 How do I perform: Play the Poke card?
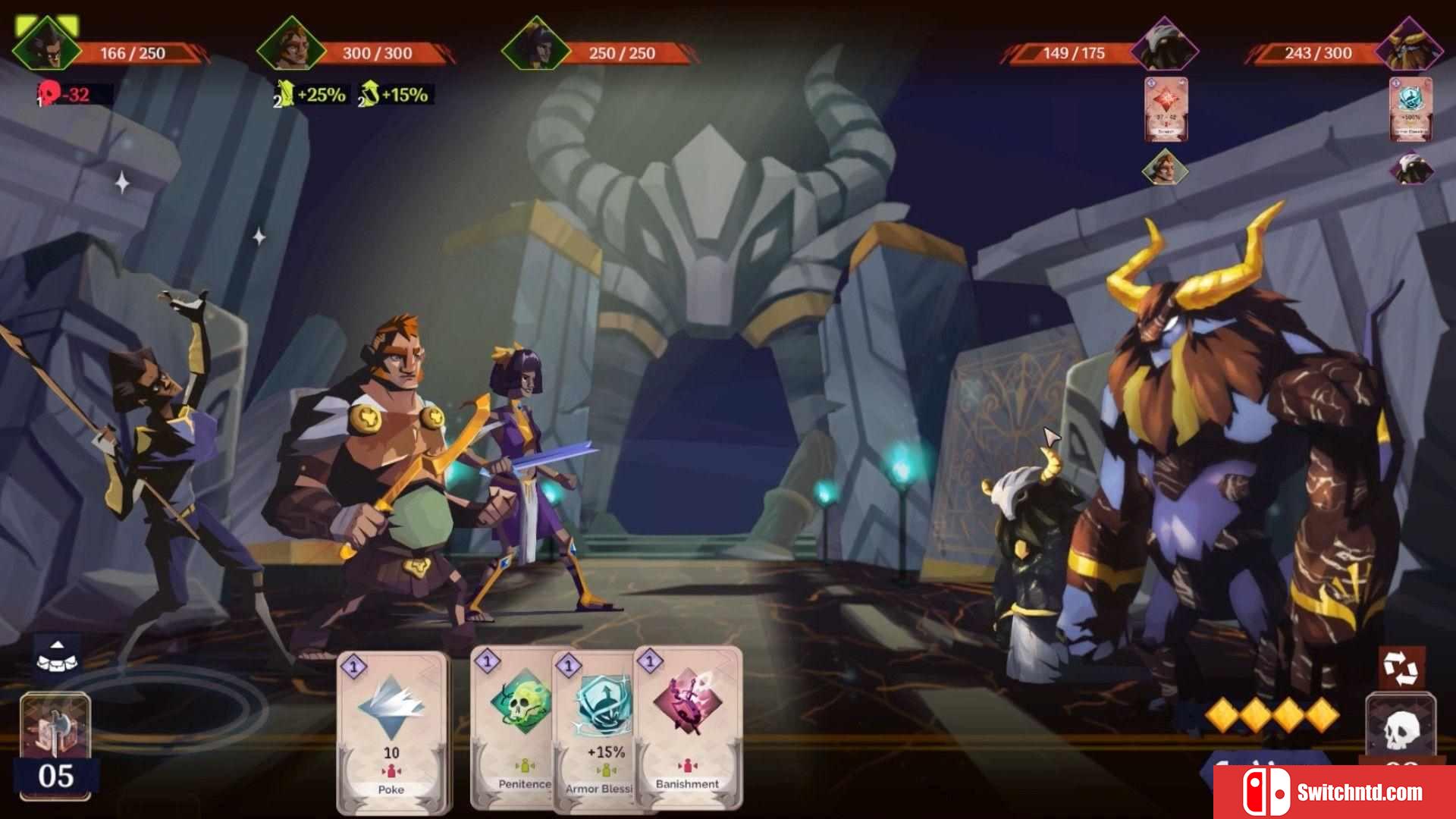tap(392, 730)
